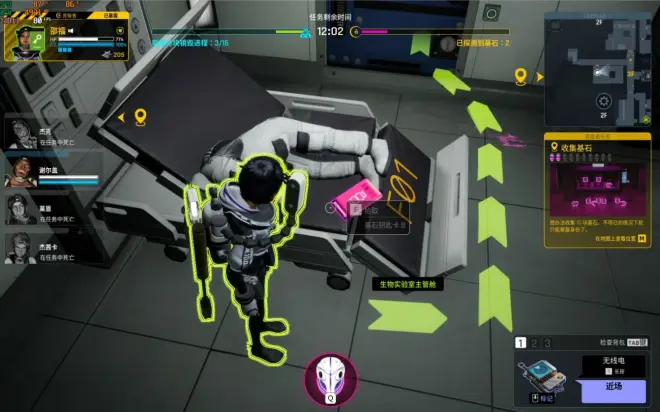The width and height of the screenshot is (660, 412).
Task: Switch to inventory slot 3 tab
Action: pos(547,343)
